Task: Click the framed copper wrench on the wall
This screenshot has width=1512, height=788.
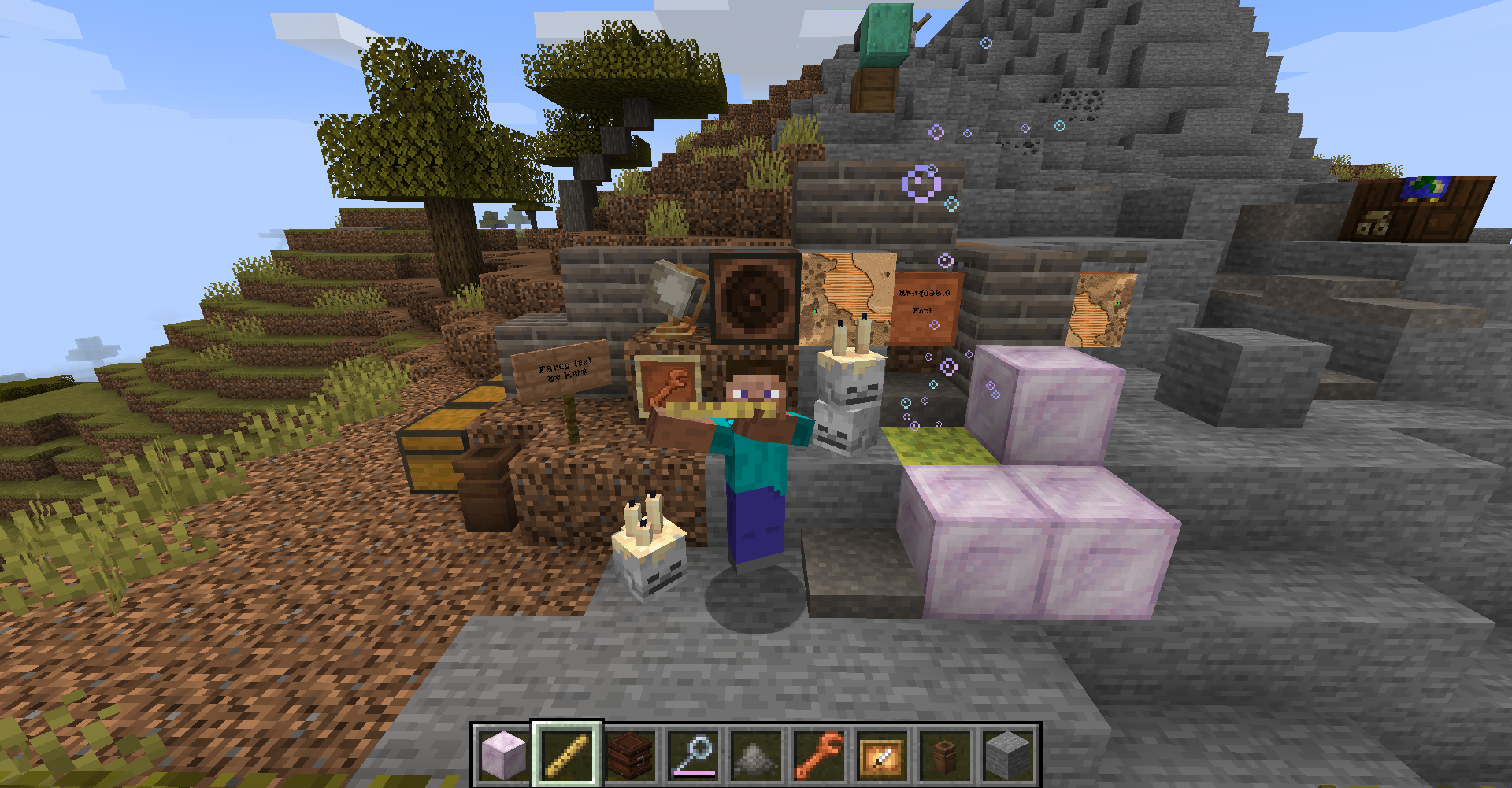Action: point(669,386)
